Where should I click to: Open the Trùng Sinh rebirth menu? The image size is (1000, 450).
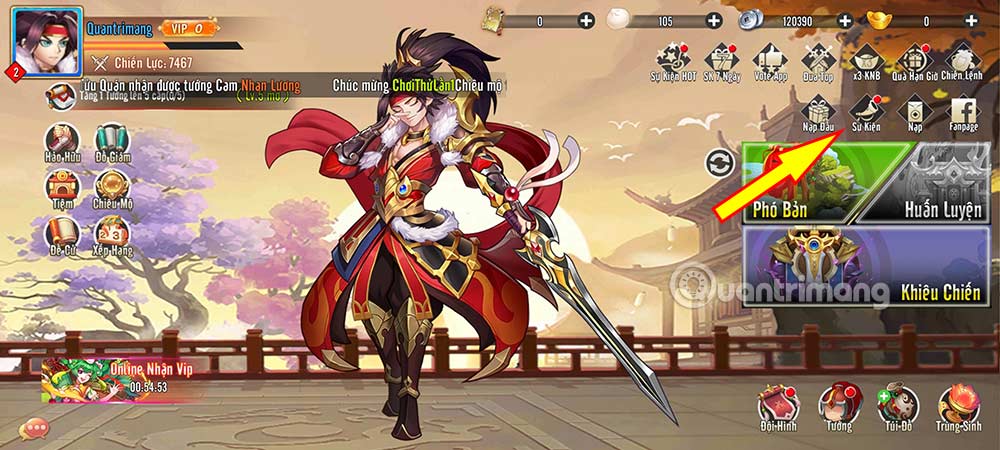point(958,406)
